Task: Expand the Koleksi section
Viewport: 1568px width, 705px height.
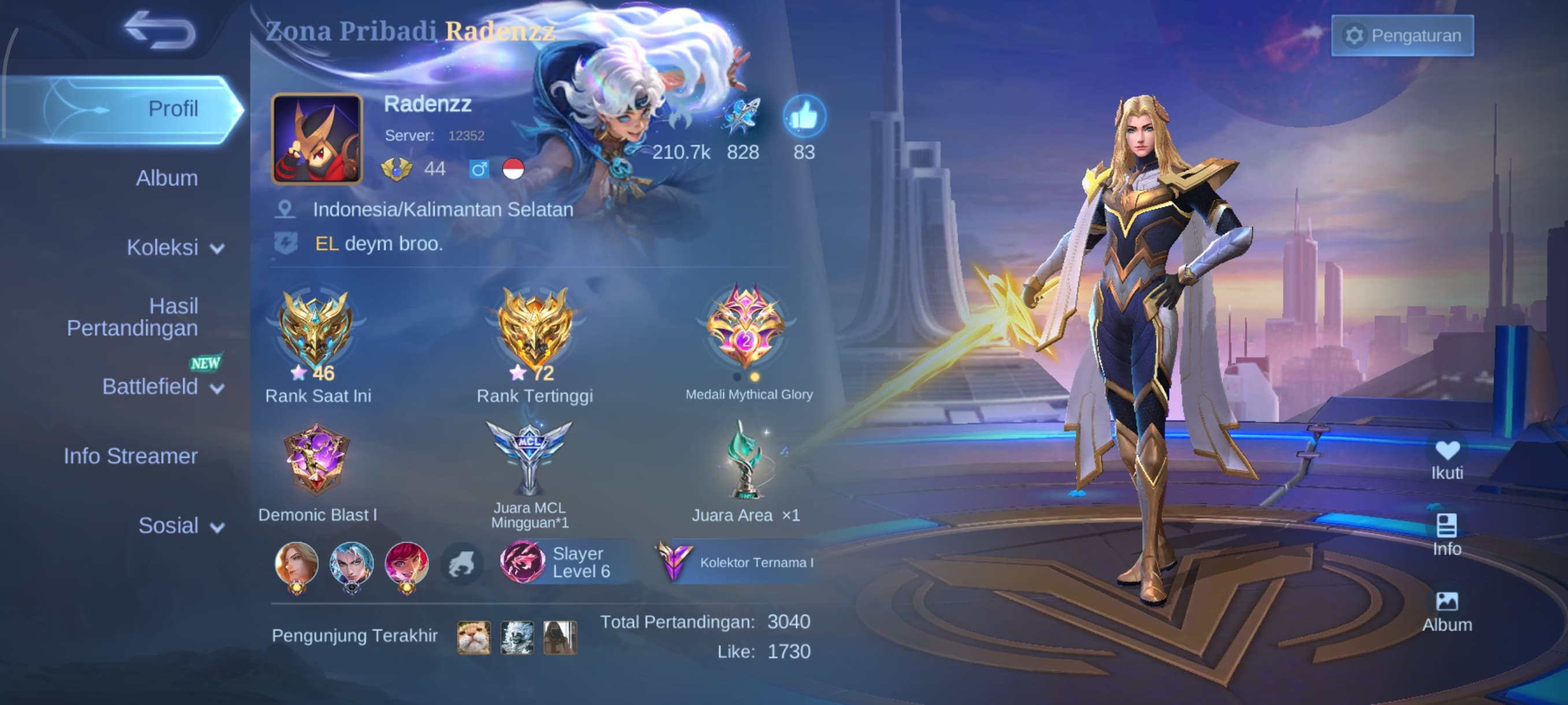Action: coord(174,247)
